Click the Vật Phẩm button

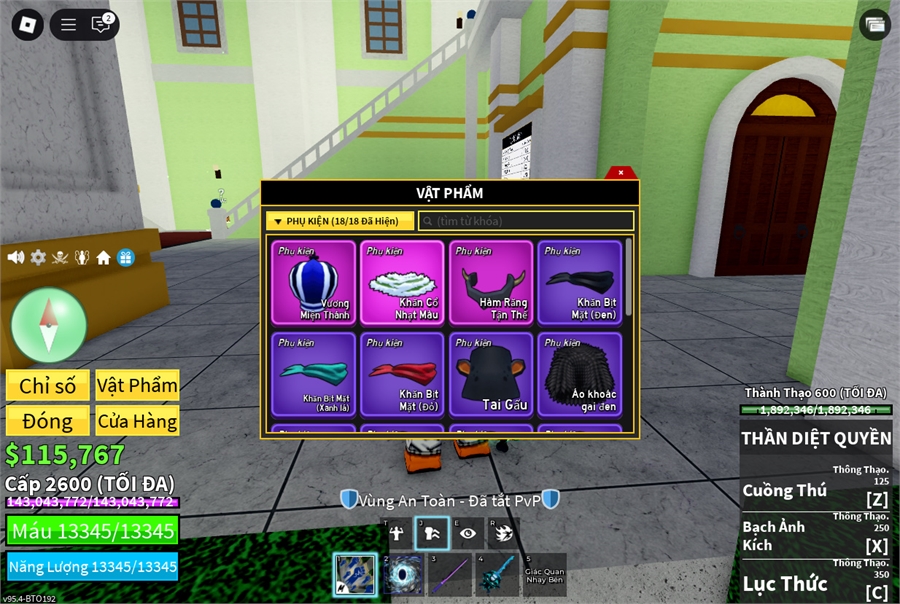[137, 386]
